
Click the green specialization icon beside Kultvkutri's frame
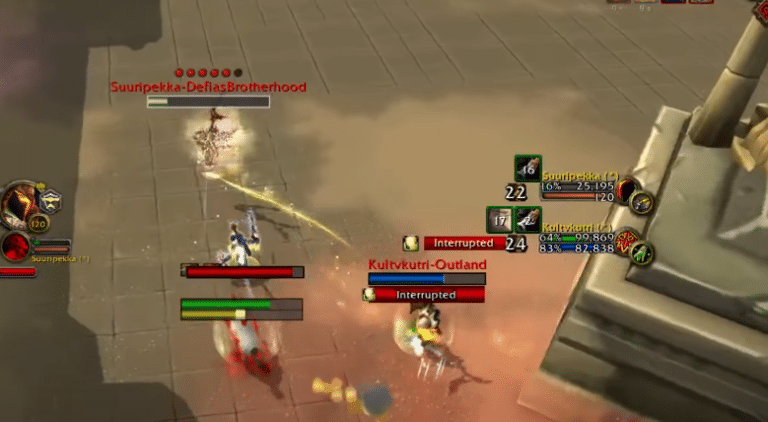coord(642,252)
